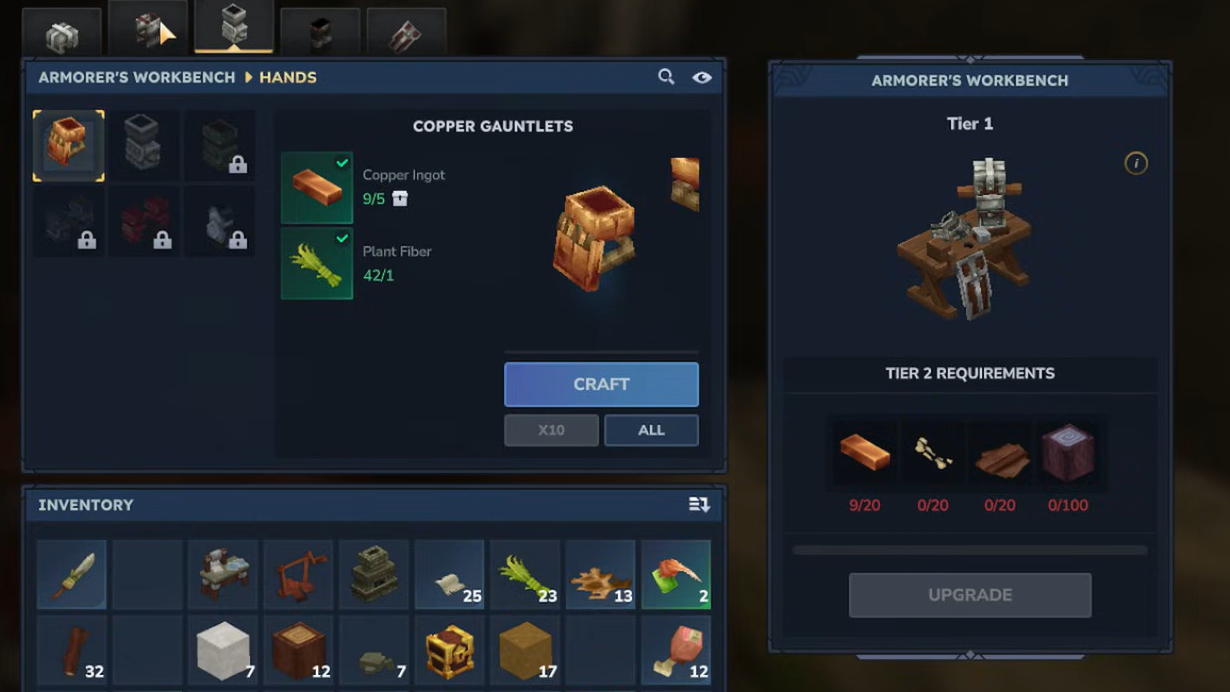
Task: Switch to the chest armor tab
Action: (148, 31)
